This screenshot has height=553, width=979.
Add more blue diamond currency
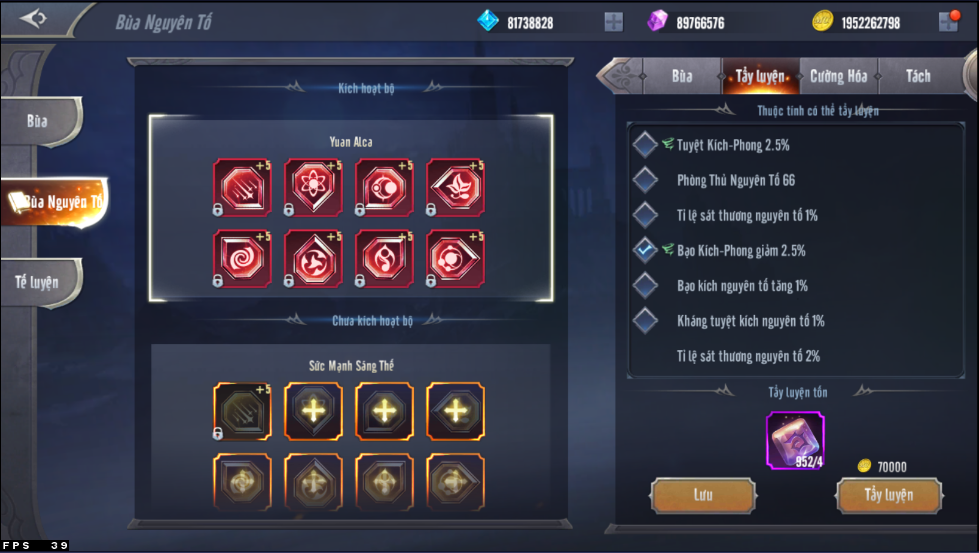pos(614,22)
